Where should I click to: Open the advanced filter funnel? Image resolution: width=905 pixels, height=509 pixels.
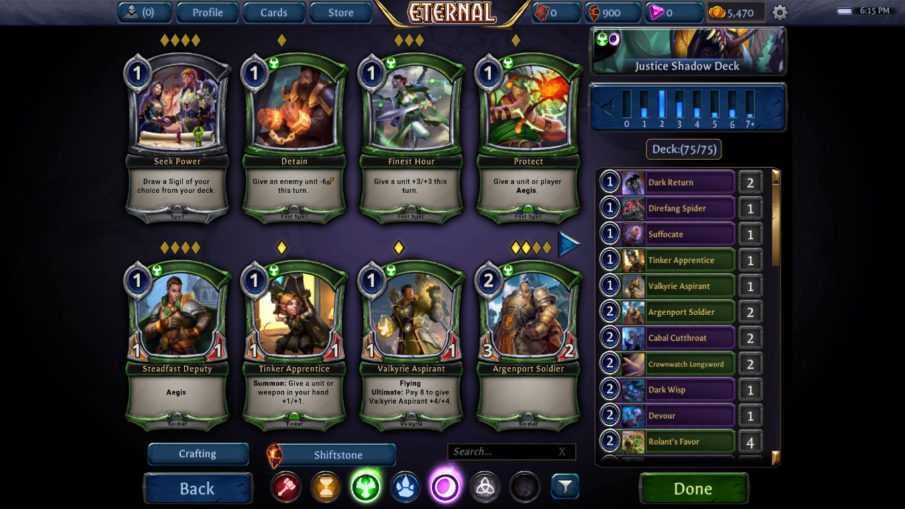pos(565,486)
